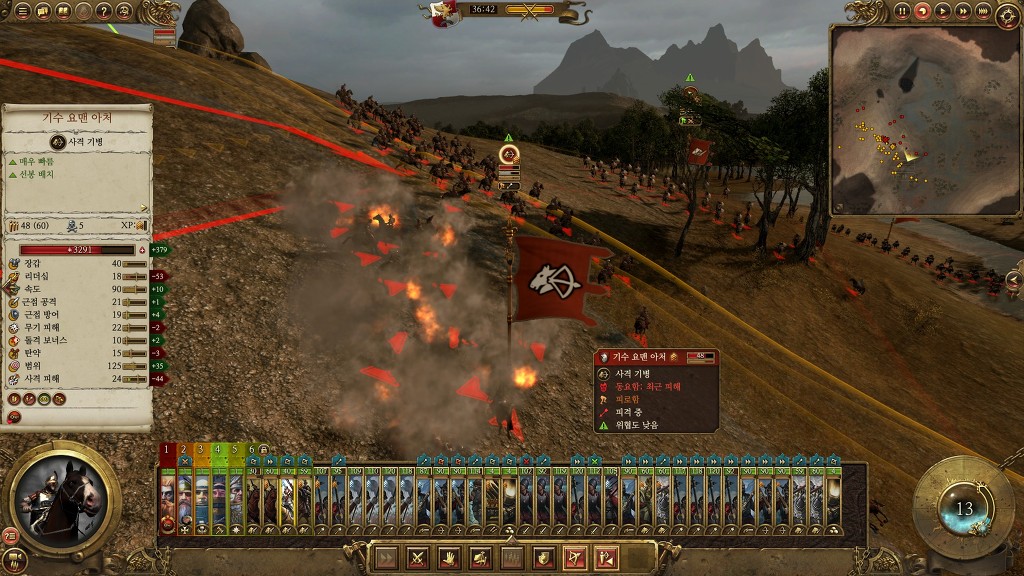Screen dimensions: 1024x576
Task: Pause the battle
Action: [902, 11]
